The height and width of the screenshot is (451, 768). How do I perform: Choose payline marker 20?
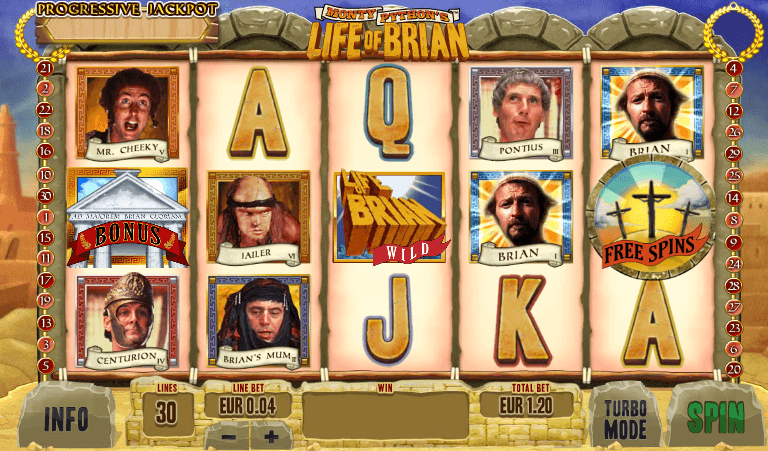click(x=733, y=367)
